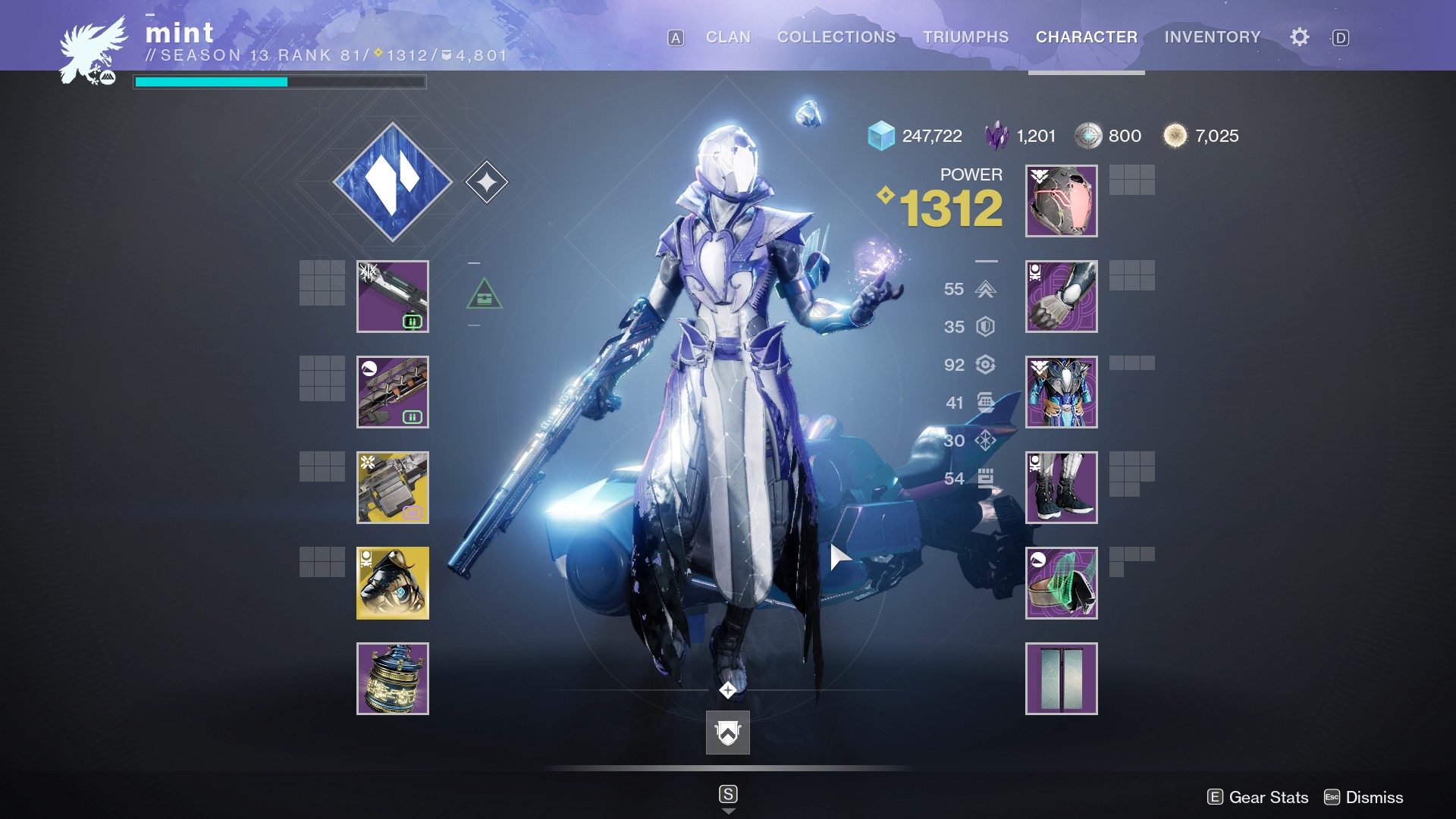Select the Character tab
Image resolution: width=1456 pixels, height=819 pixels.
pyautogui.click(x=1086, y=37)
